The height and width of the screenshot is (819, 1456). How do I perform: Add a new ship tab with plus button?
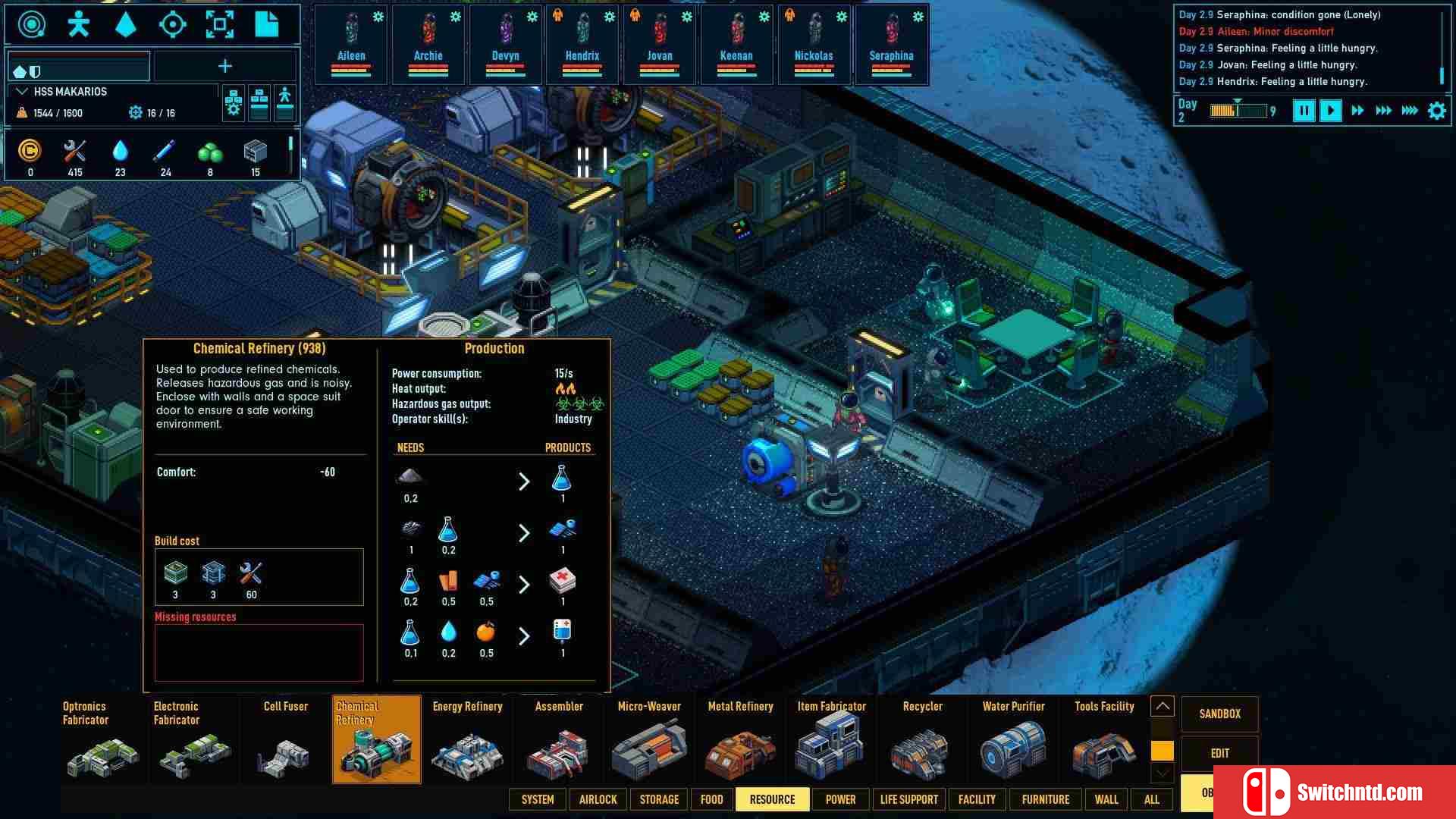click(225, 67)
